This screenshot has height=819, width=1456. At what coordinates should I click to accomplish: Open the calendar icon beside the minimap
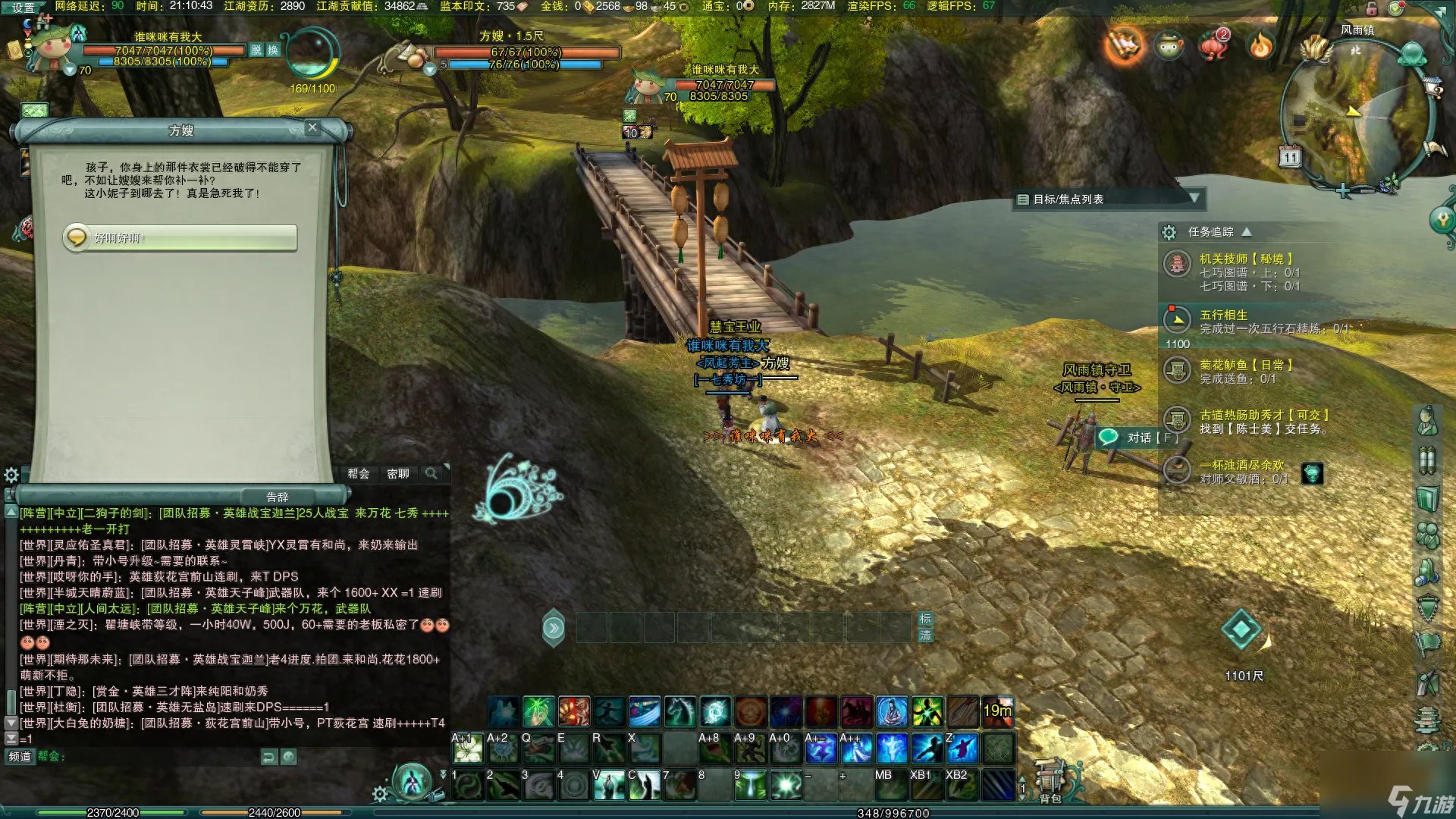tap(1289, 157)
